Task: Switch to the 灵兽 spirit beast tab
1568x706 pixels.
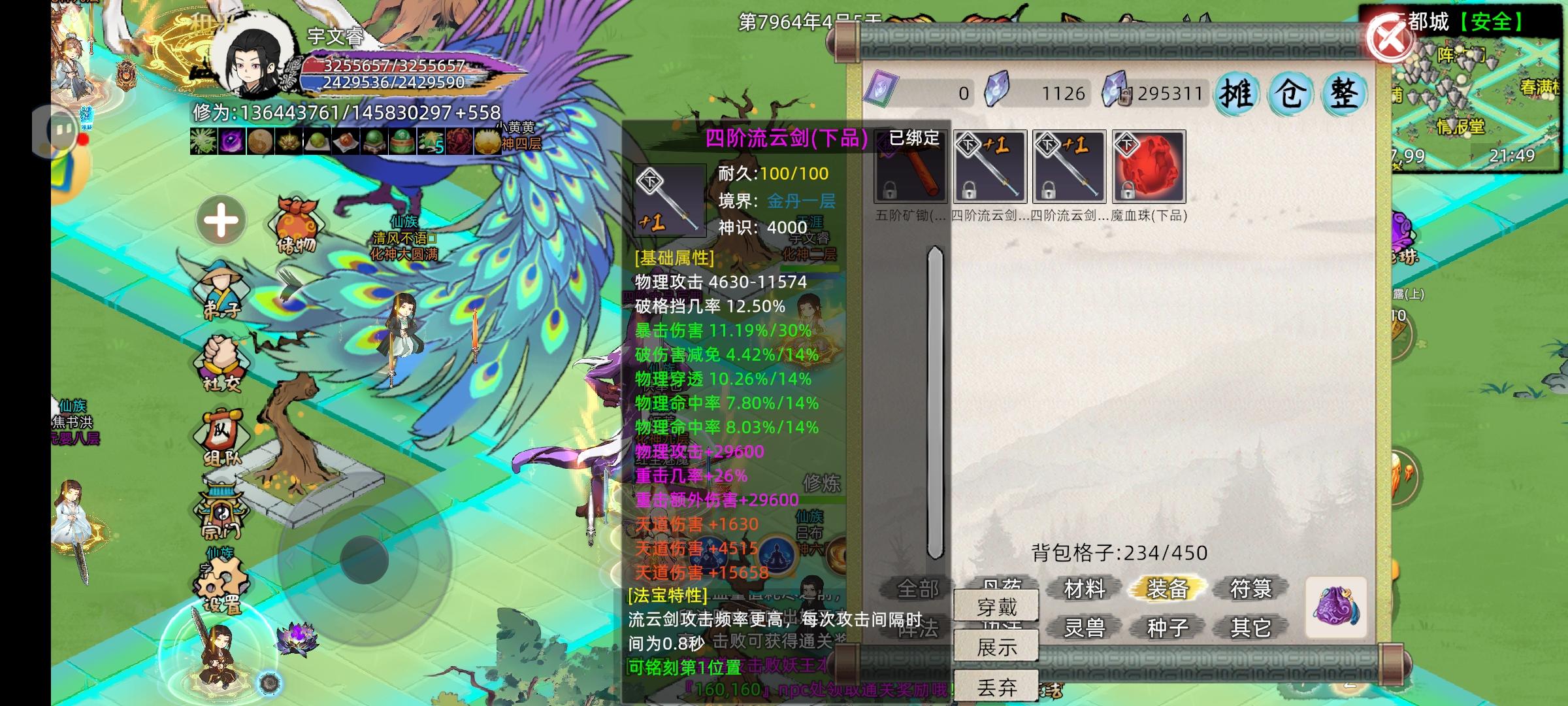Action: (1086, 626)
